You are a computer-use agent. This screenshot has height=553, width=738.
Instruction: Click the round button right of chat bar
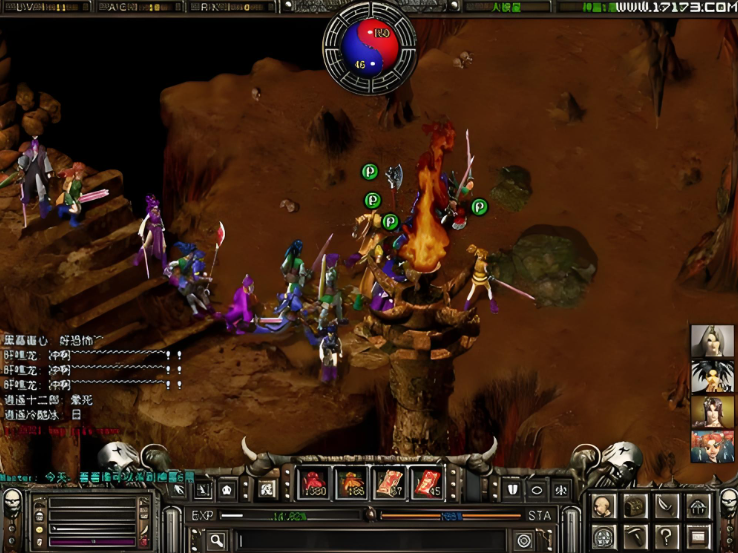(523, 540)
